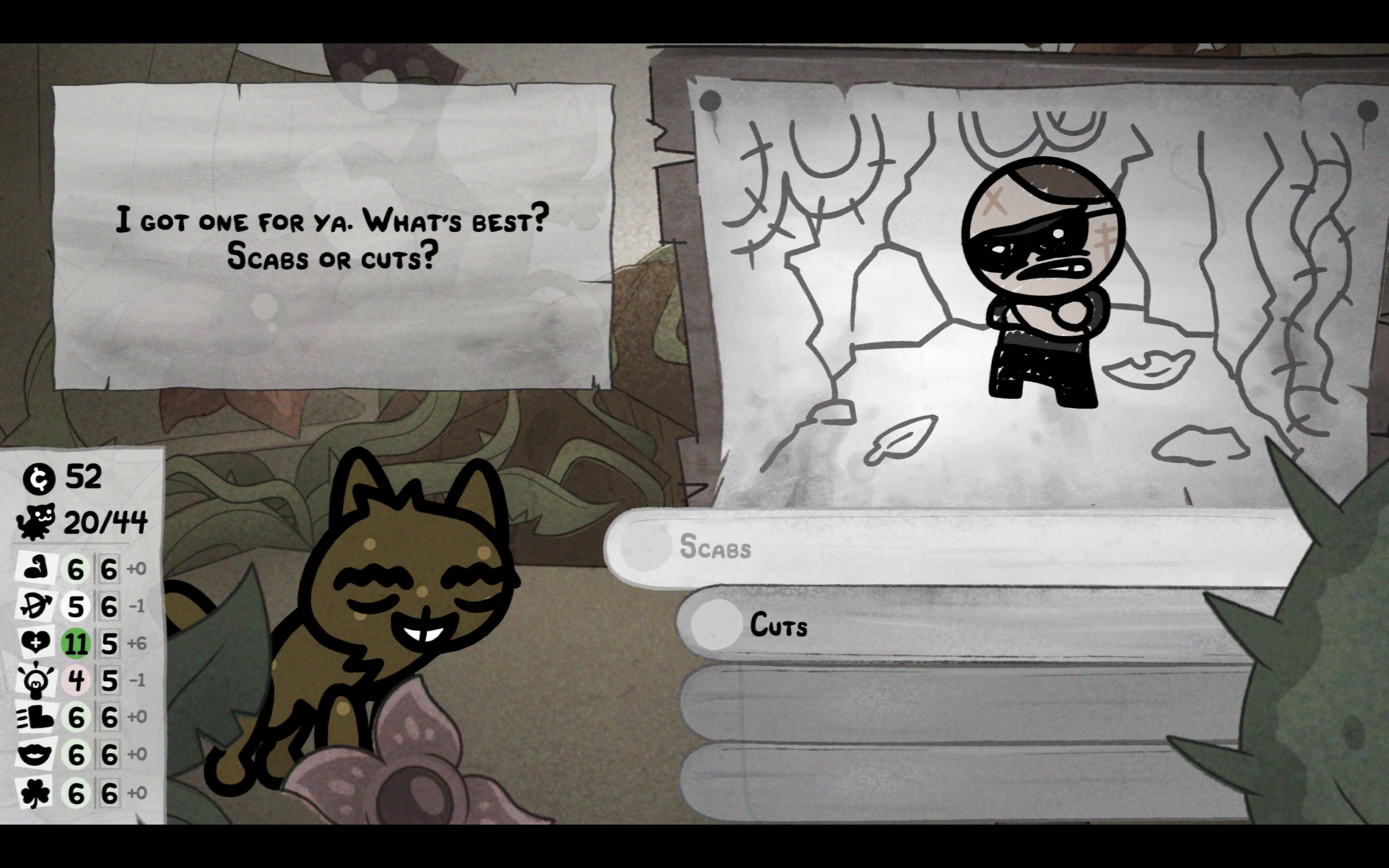Select the Speed boot stat icon
Screen dimensions: 1389x868
coord(36,718)
